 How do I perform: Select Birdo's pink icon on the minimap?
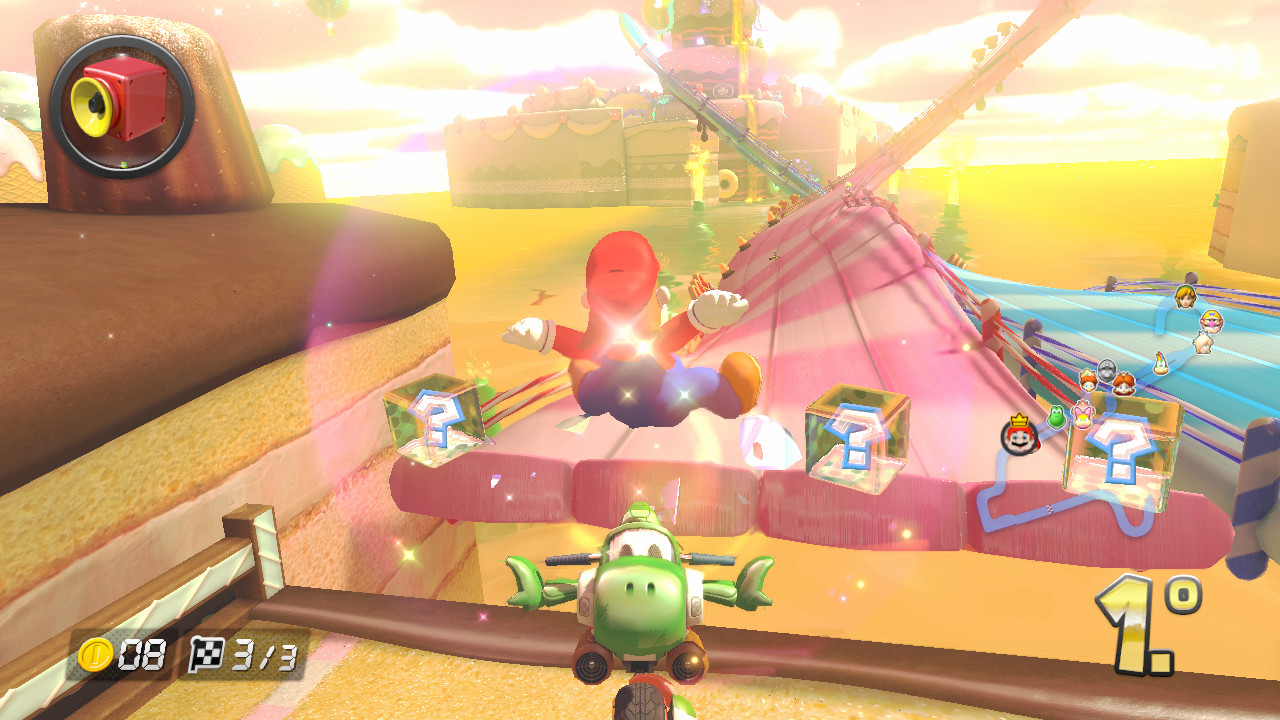pyautogui.click(x=1083, y=413)
